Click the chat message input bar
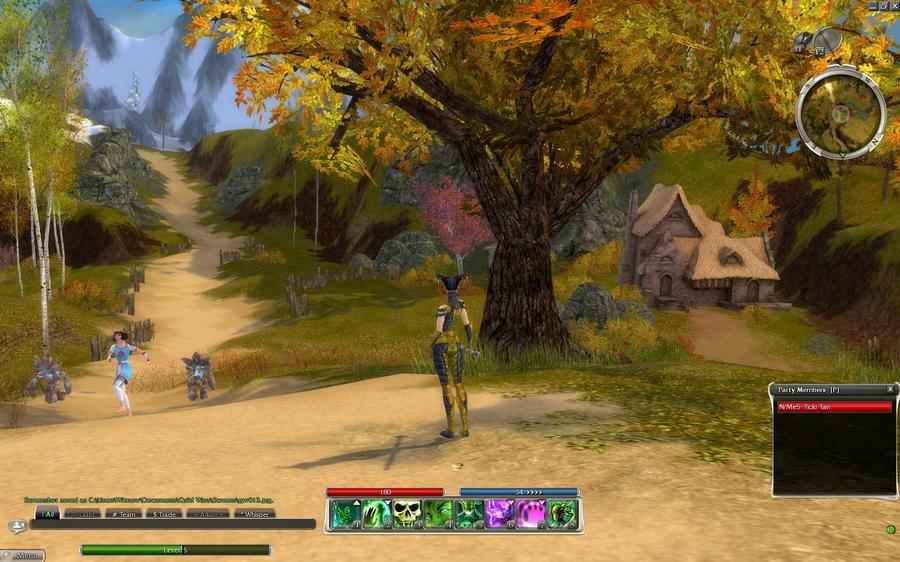Viewport: 900px width, 562px height. (172, 524)
